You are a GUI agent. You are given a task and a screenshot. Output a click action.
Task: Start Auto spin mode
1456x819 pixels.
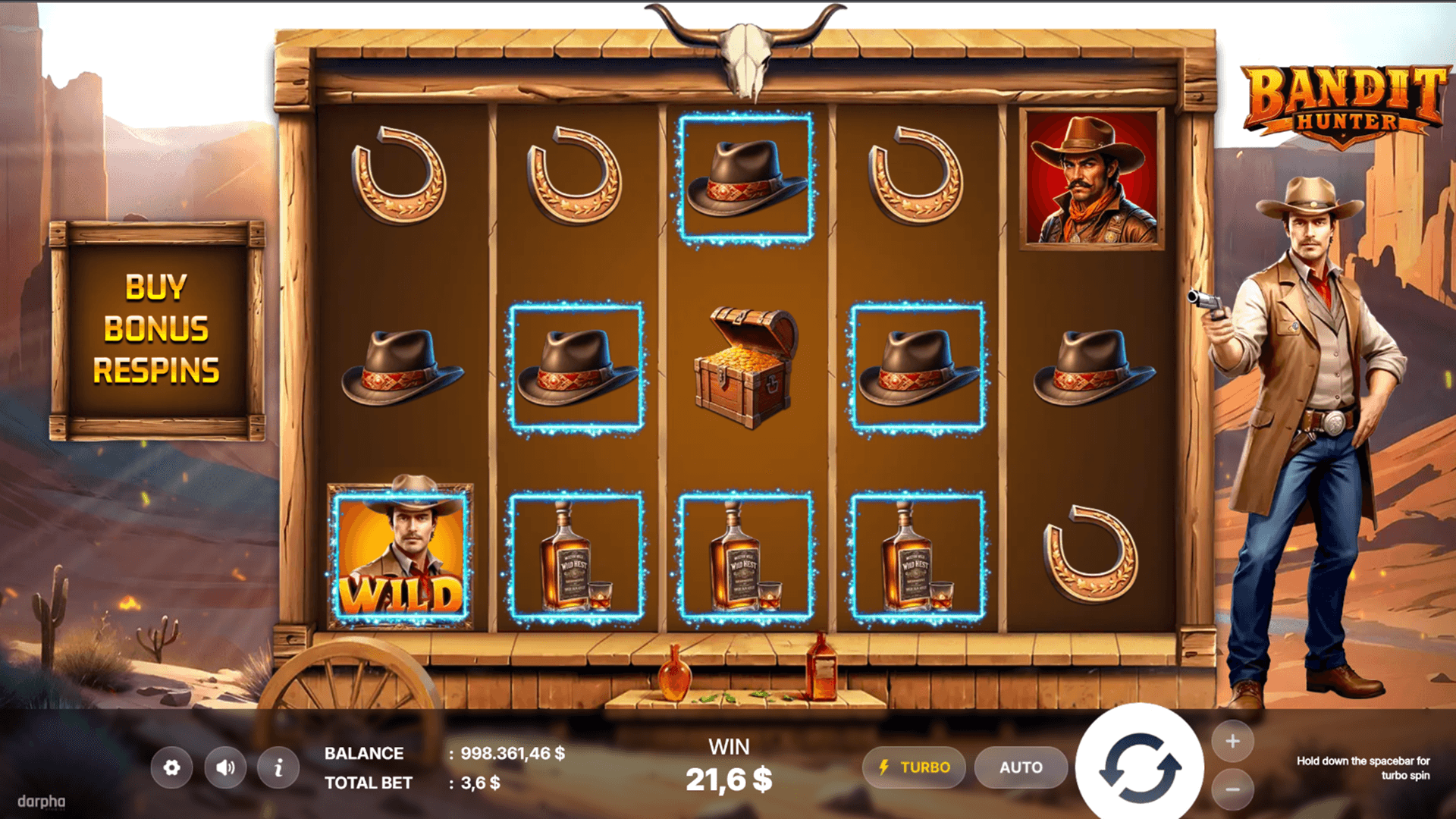tap(1021, 767)
